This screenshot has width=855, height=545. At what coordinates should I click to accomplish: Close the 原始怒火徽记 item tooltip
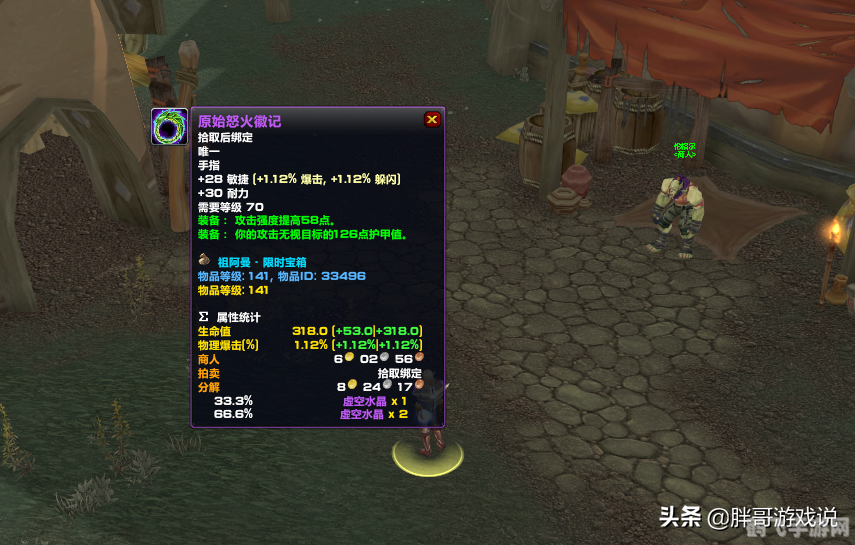click(x=432, y=119)
